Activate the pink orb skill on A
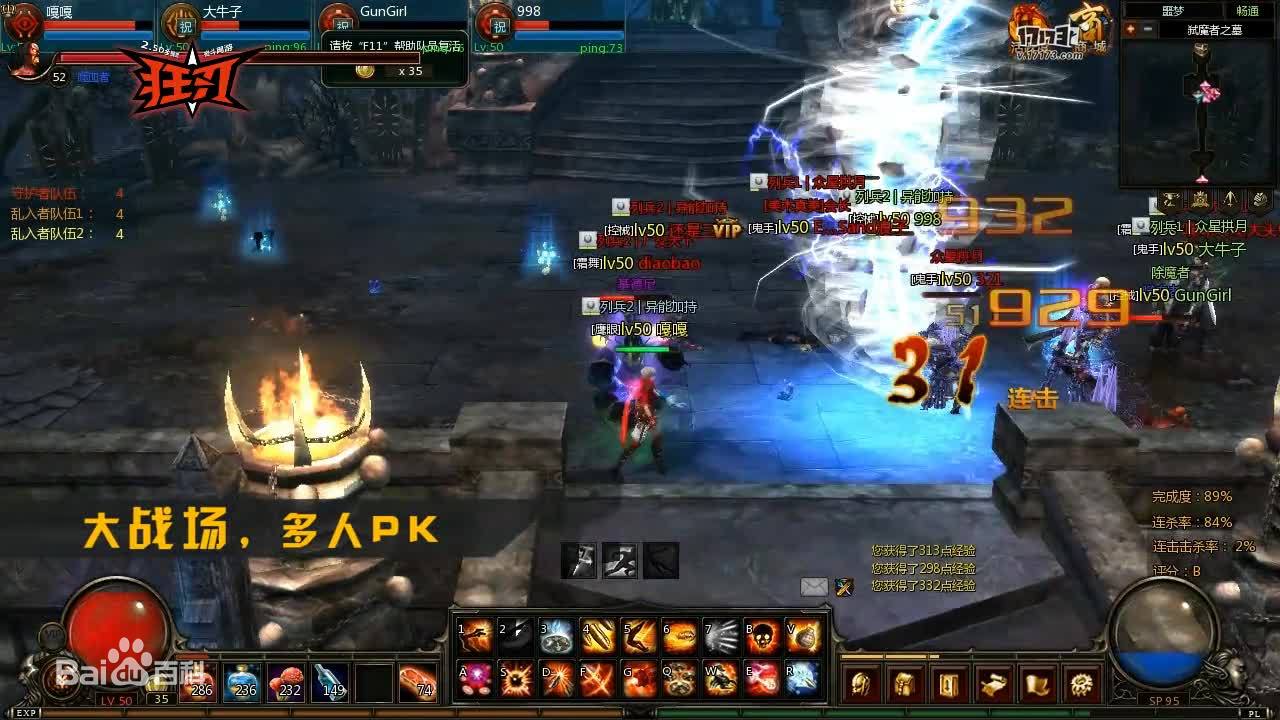Image resolution: width=1280 pixels, height=720 pixels. click(475, 678)
